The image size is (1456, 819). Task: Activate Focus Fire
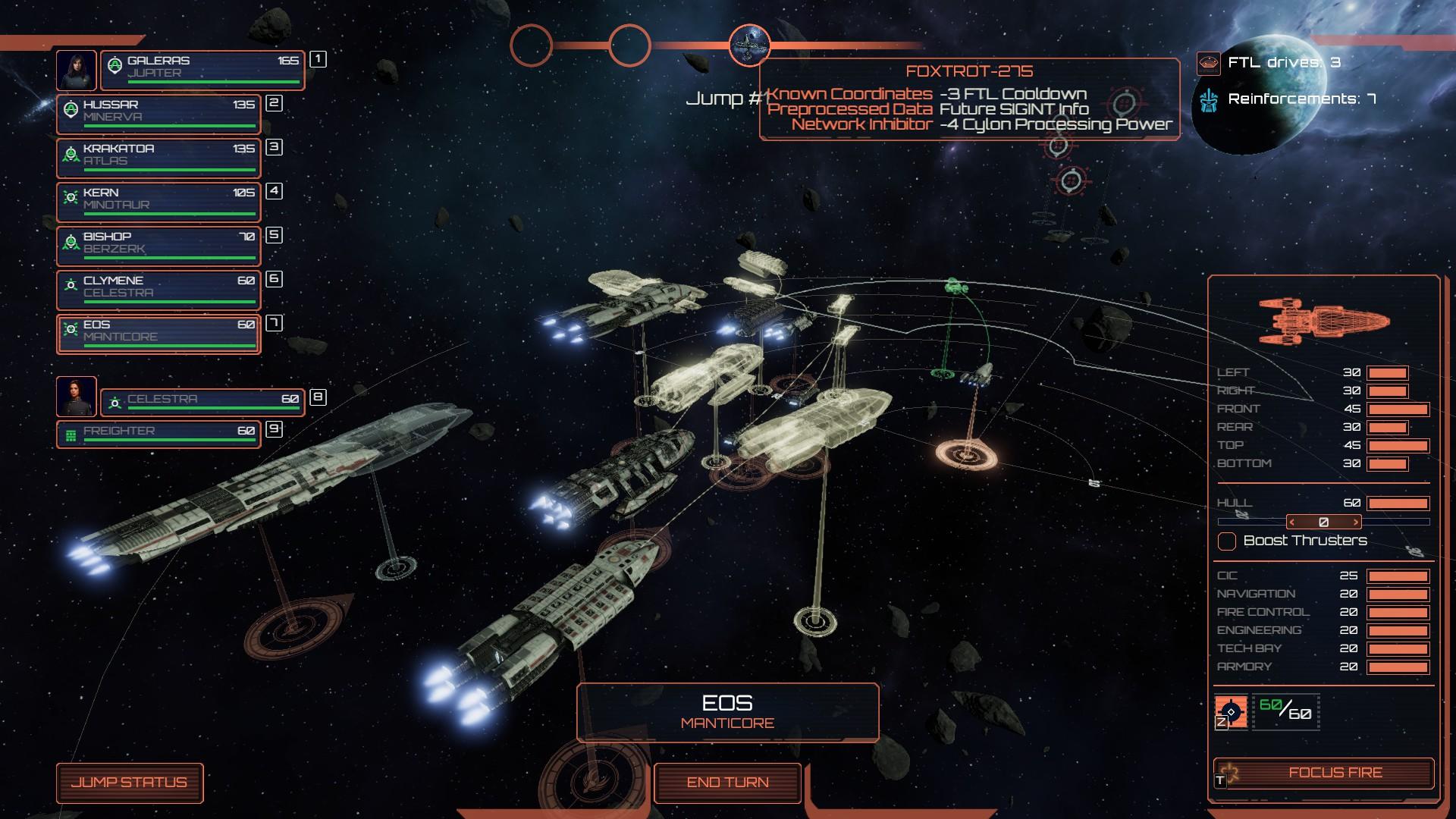(x=1335, y=773)
